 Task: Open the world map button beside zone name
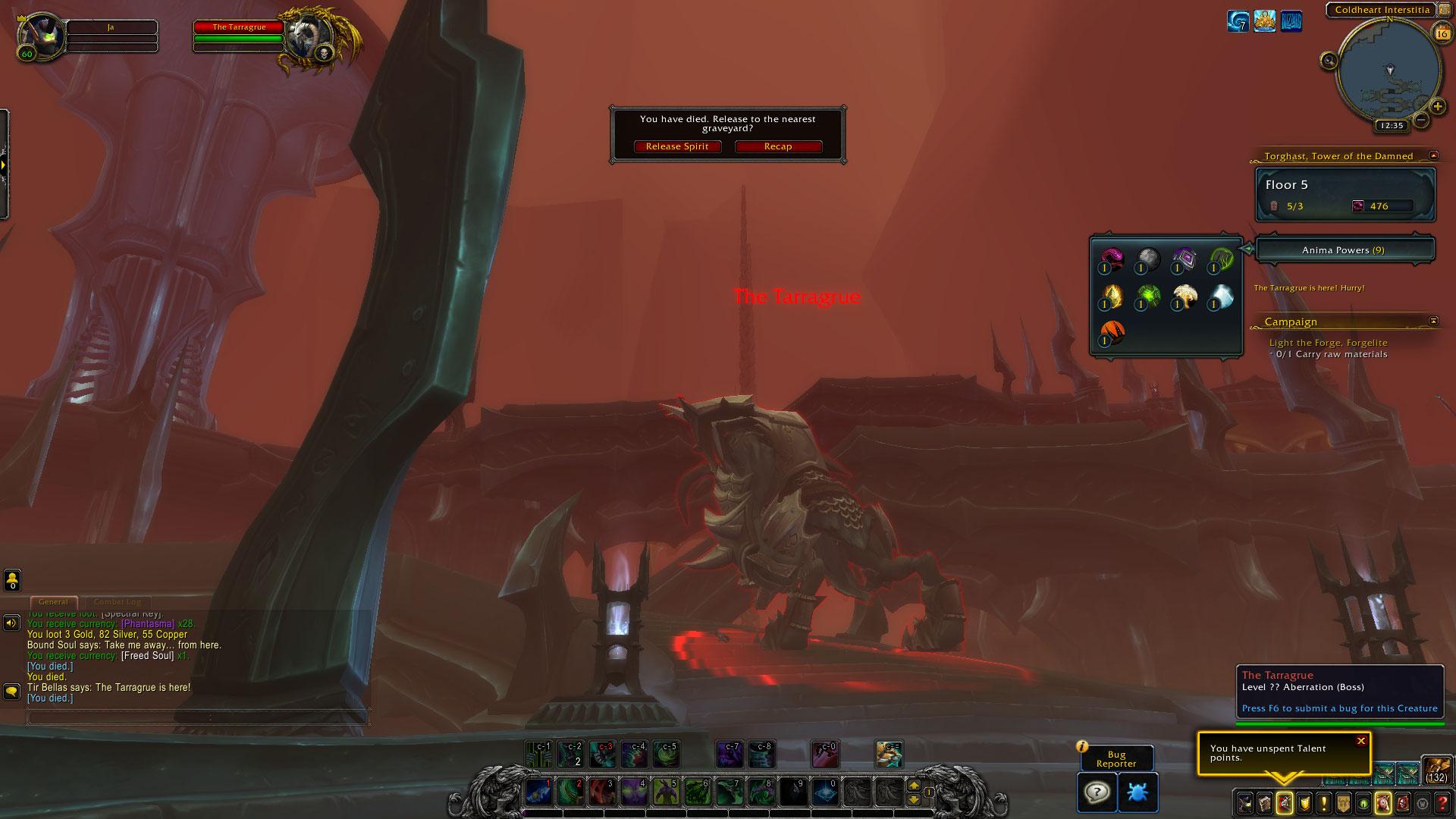(1444, 11)
